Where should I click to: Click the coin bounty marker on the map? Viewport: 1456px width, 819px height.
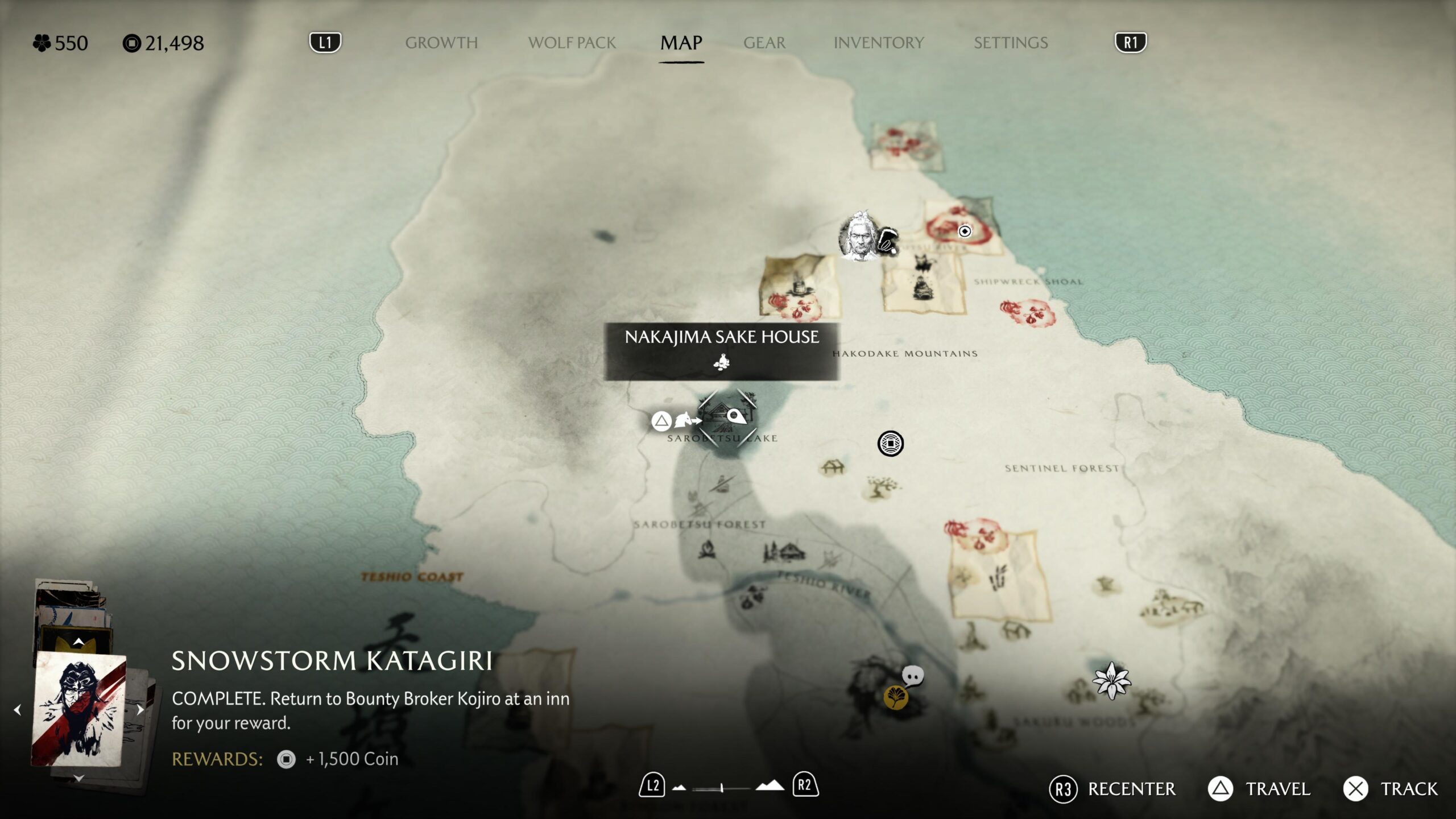pyautogui.click(x=890, y=444)
